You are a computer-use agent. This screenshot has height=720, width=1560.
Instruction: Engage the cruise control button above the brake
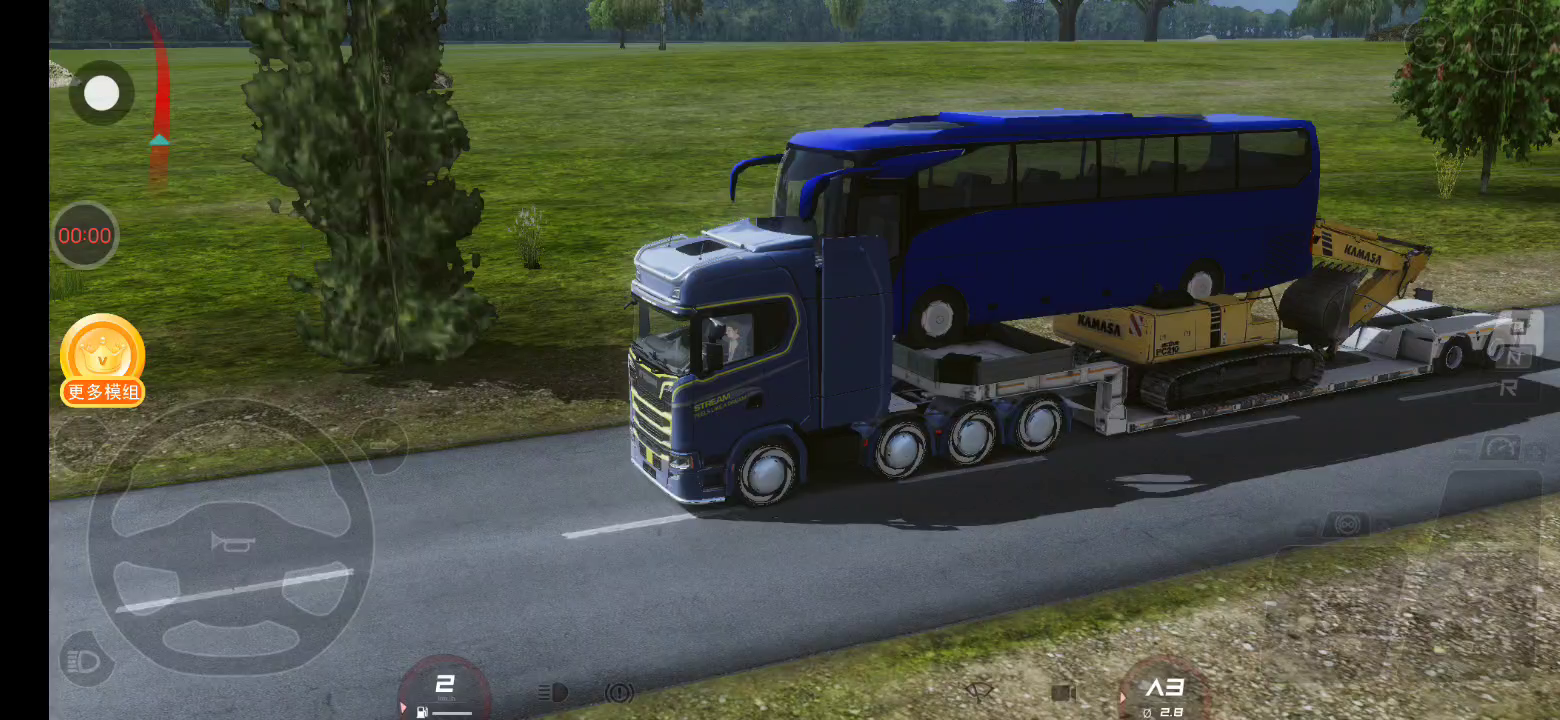(1346, 523)
